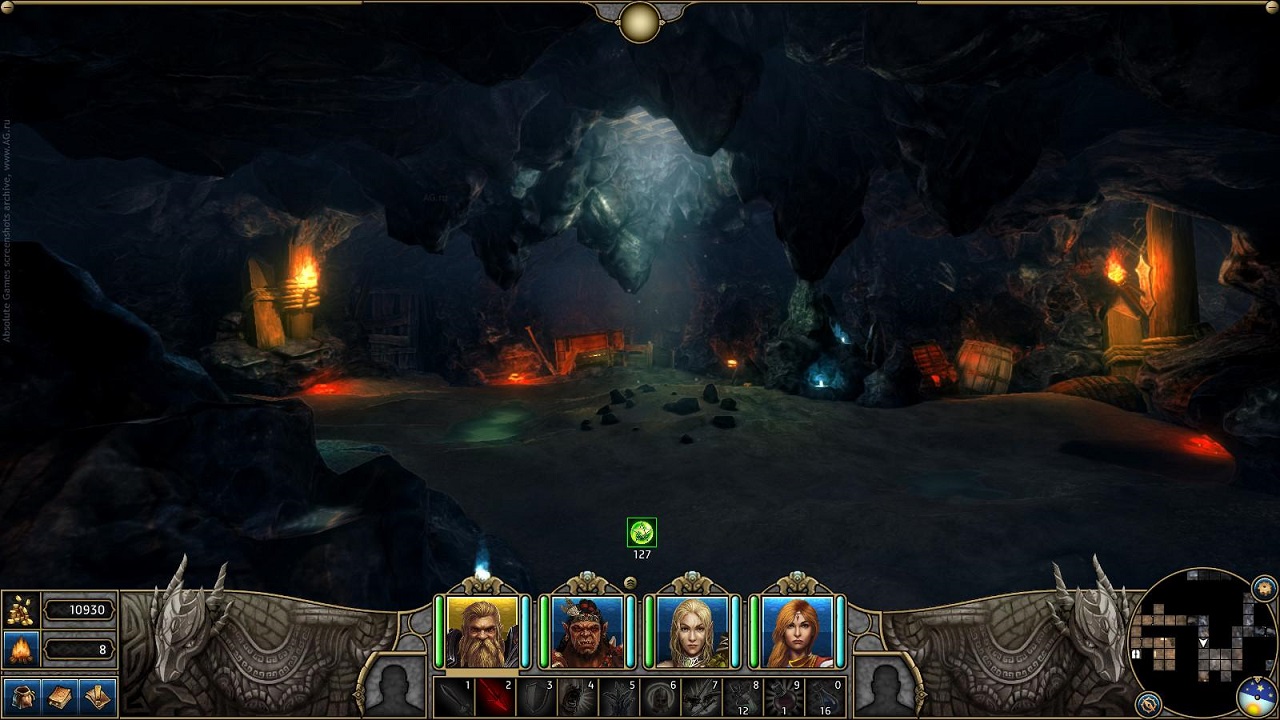
Task: Activate the red ranged attack in slot 2
Action: click(495, 697)
